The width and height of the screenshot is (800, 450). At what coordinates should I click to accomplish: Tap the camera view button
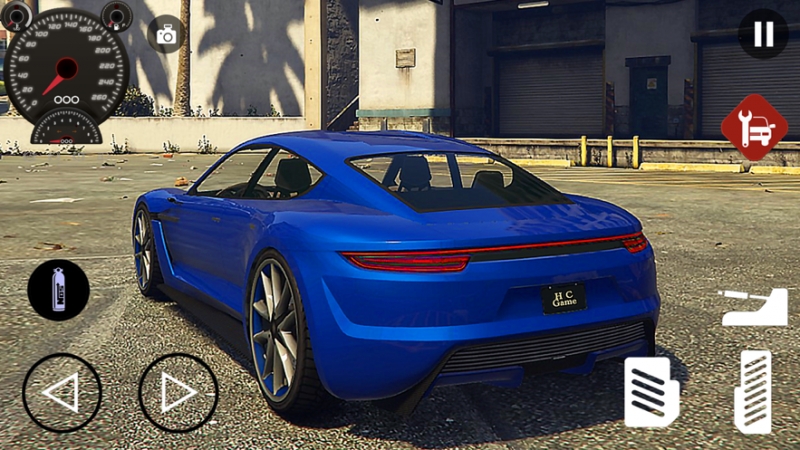coord(166,35)
